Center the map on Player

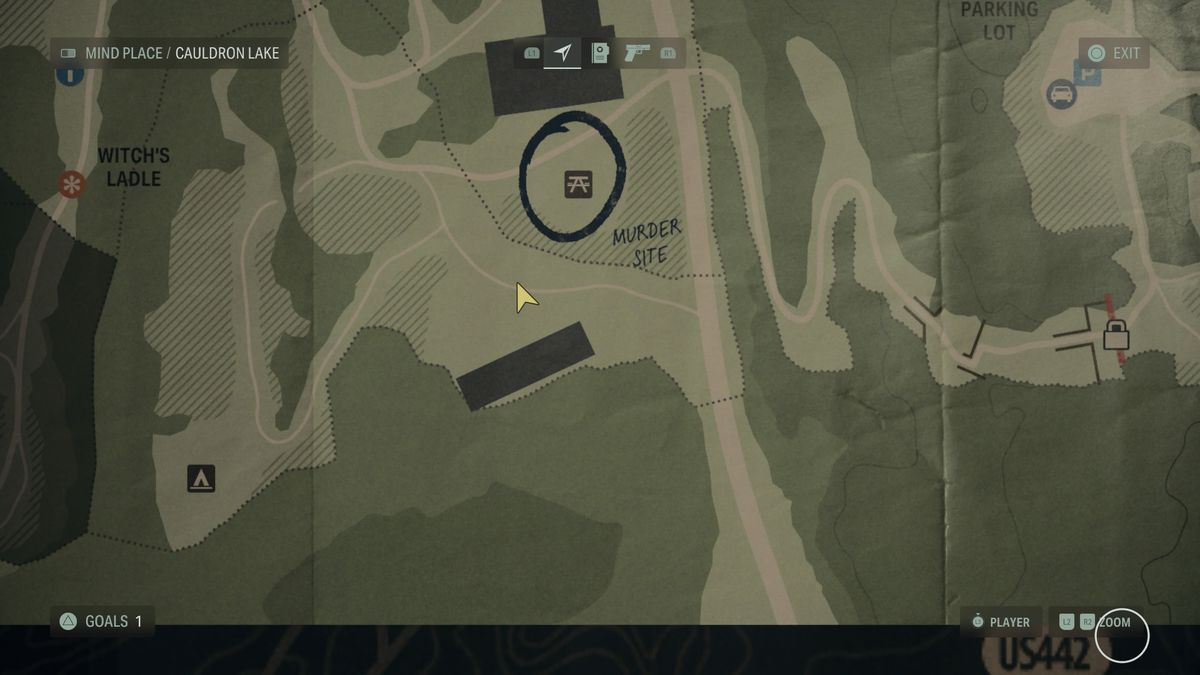1000,622
